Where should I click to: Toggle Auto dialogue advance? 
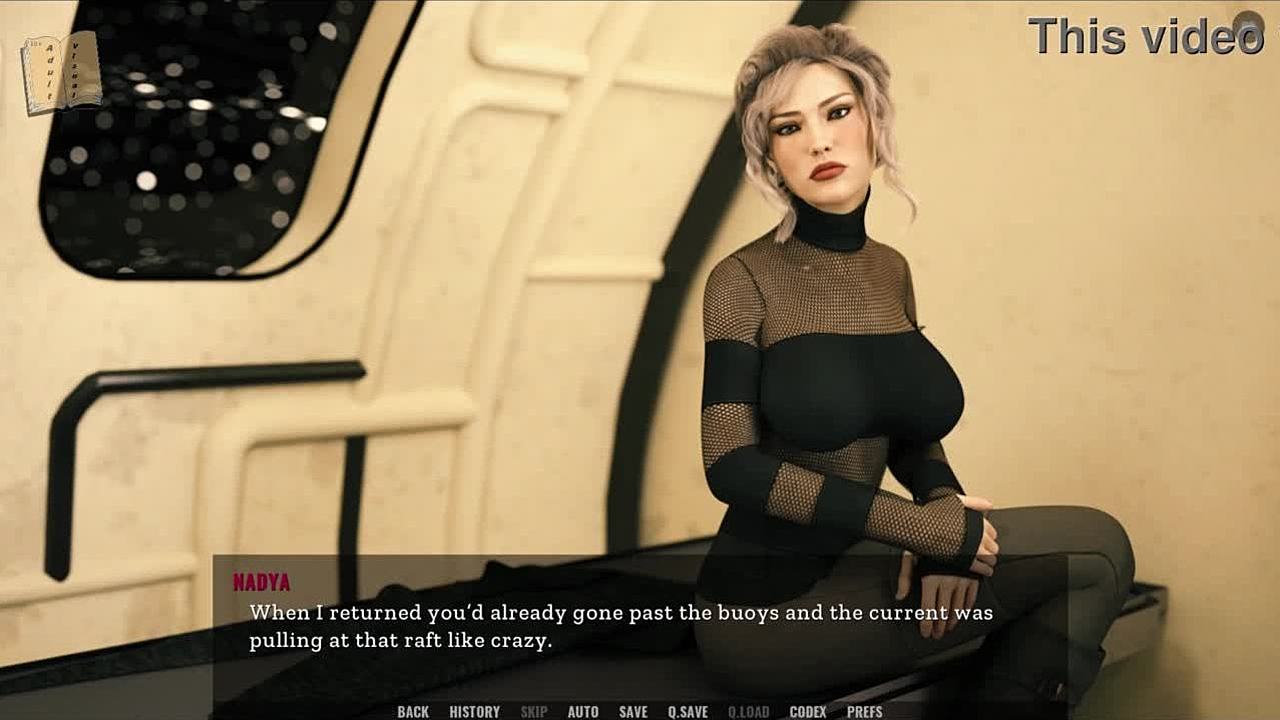tap(583, 711)
